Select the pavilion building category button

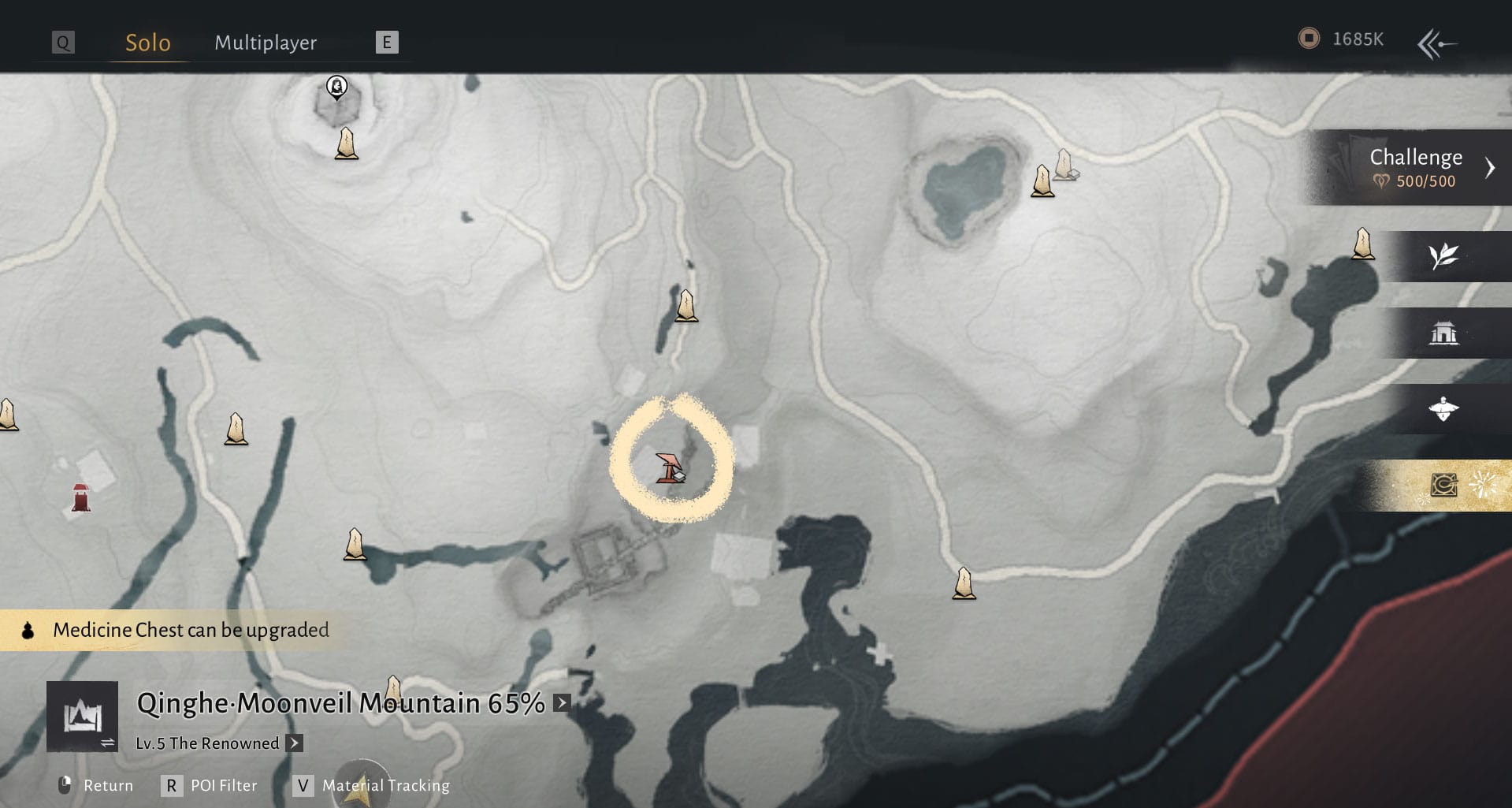[x=1443, y=333]
